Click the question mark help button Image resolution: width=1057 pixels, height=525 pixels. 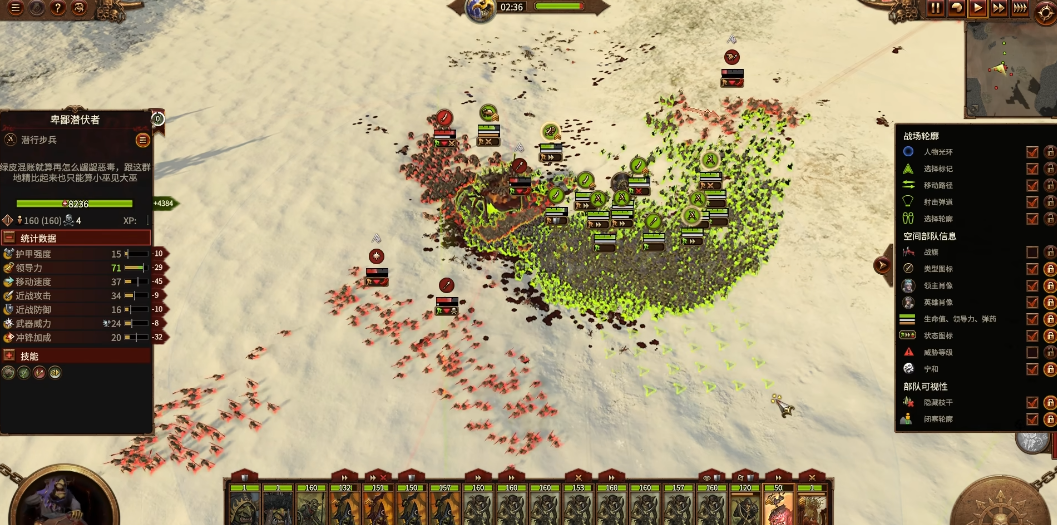[x=58, y=8]
